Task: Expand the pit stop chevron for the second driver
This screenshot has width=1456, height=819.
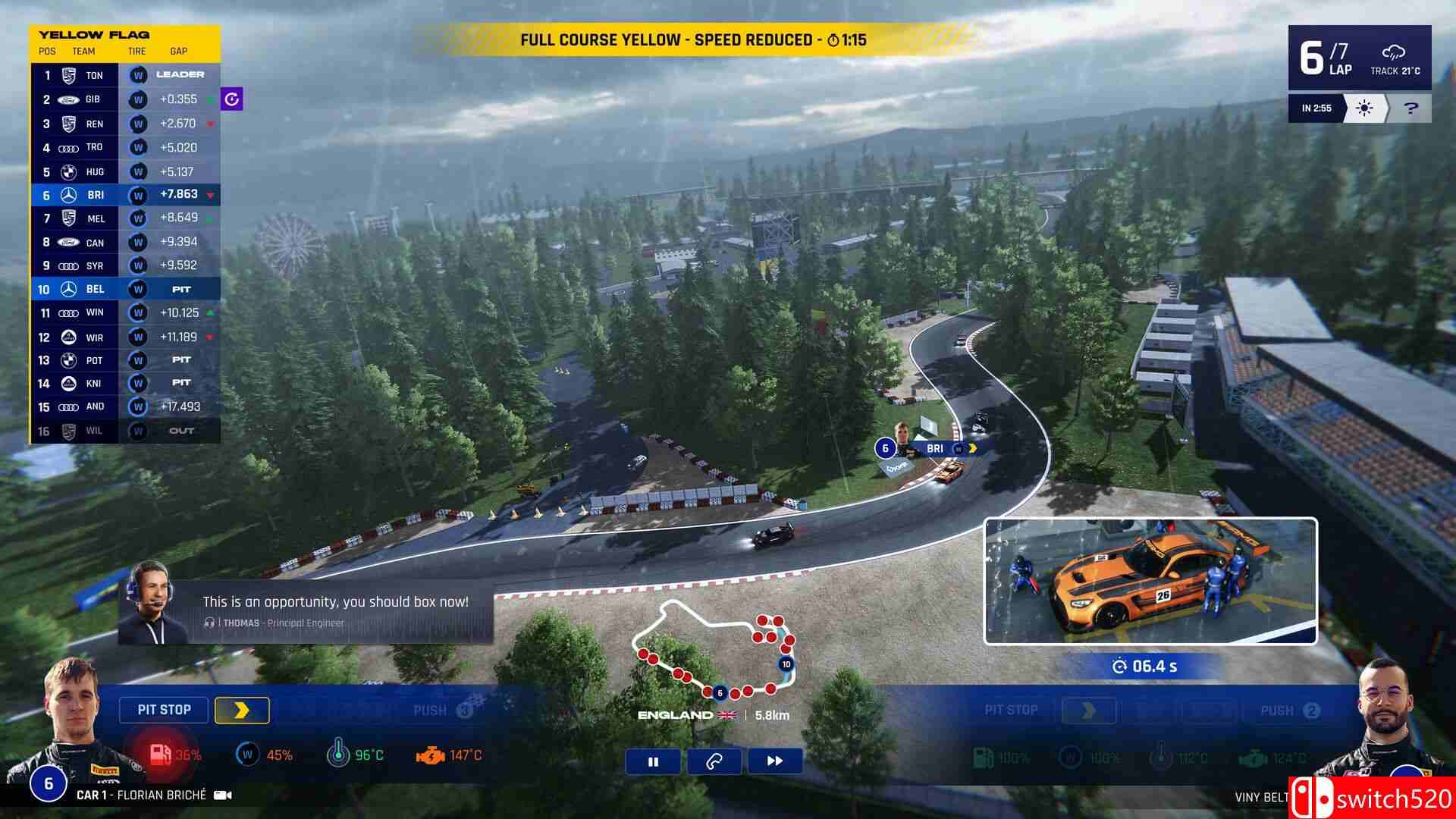Action: point(1090,710)
